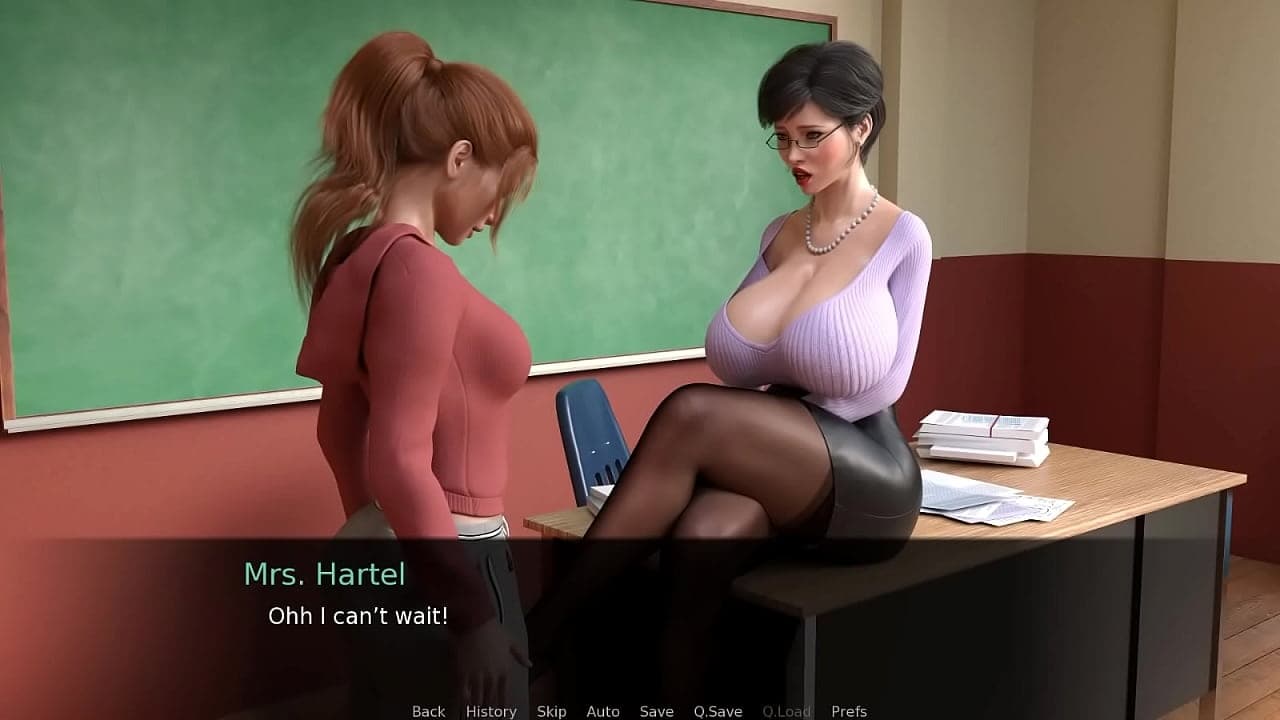Screen dimensions: 1280x720
Task: Click Q.Load to load the quick save
Action: click(x=787, y=711)
